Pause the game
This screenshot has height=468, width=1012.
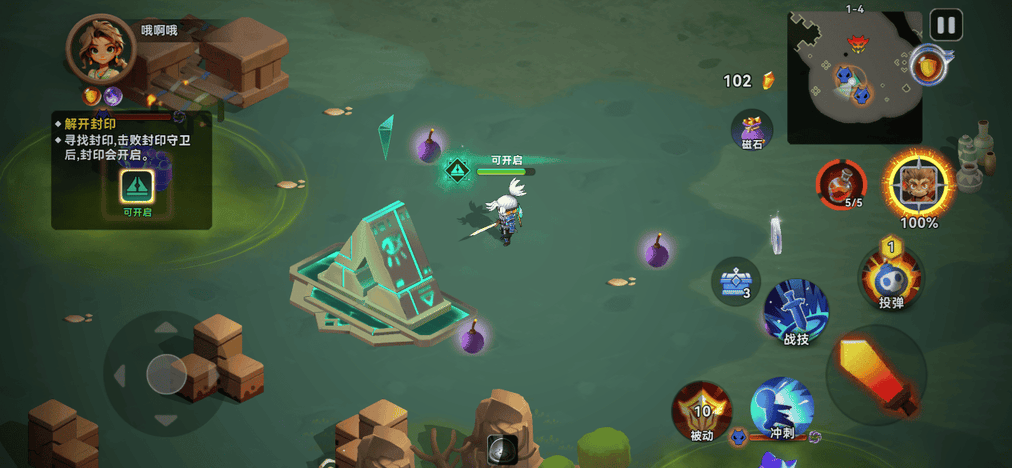[x=945, y=25]
